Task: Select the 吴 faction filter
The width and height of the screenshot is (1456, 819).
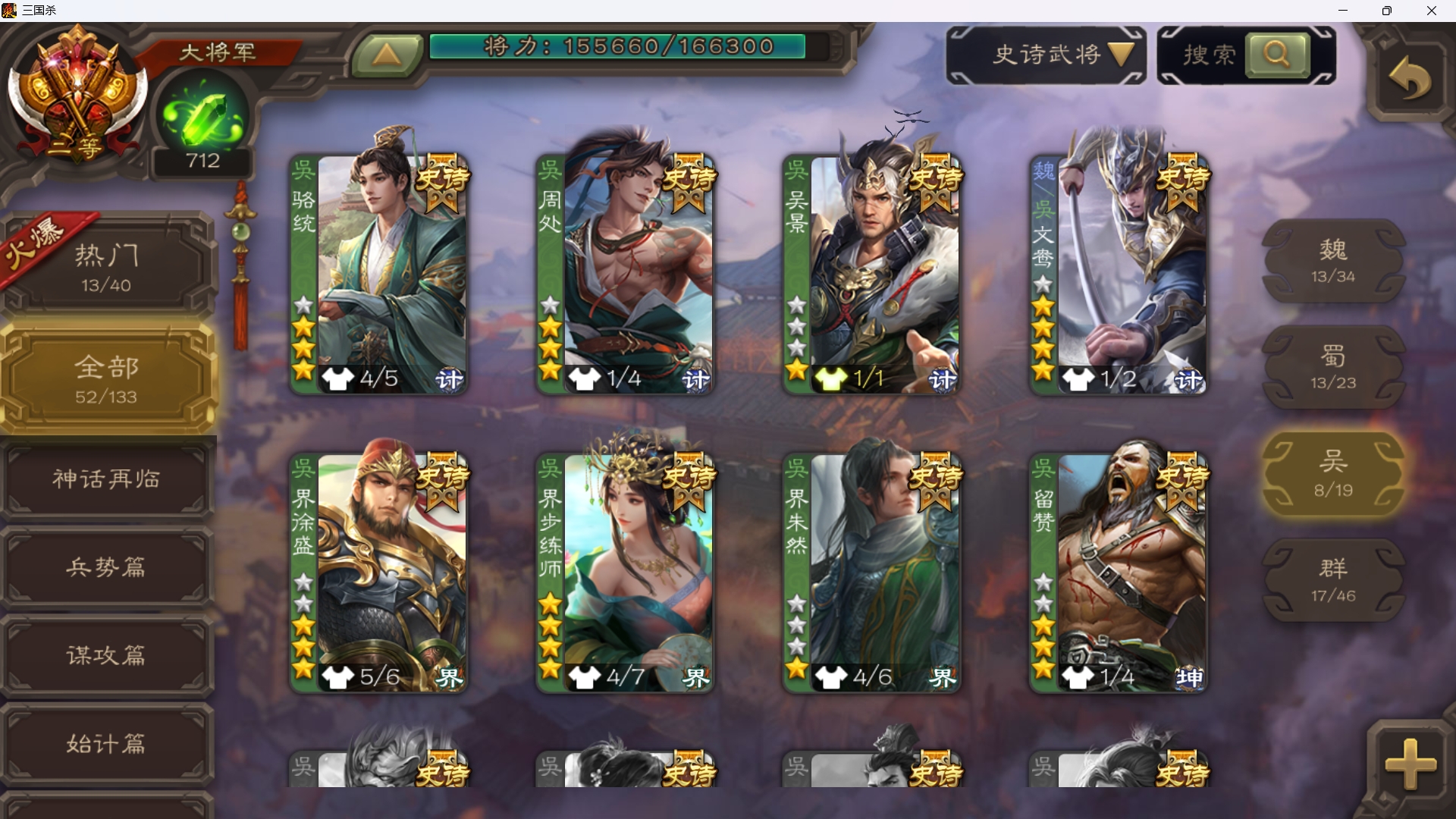Action: [1333, 475]
